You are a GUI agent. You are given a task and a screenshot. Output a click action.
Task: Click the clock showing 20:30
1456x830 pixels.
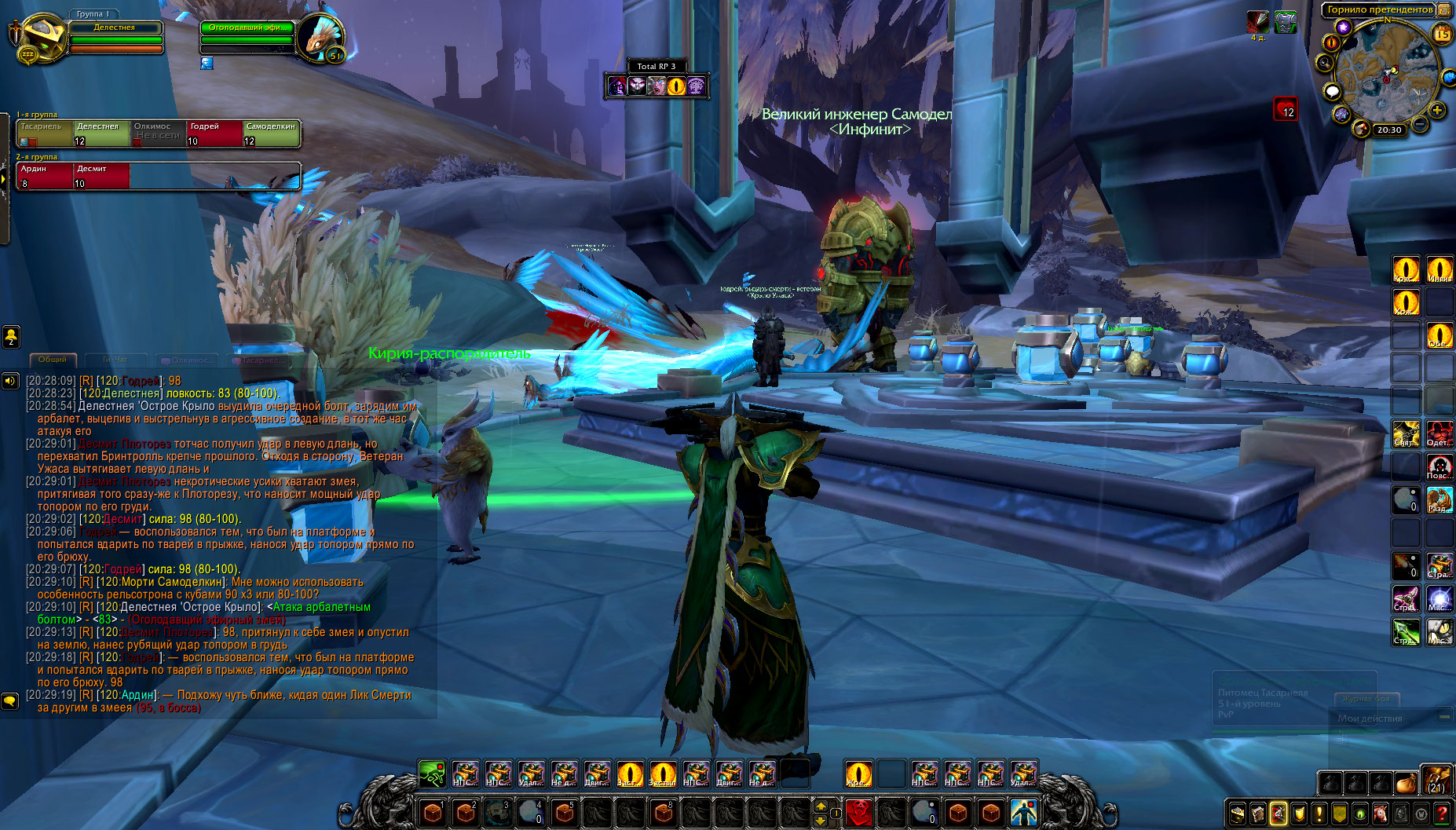1388,130
